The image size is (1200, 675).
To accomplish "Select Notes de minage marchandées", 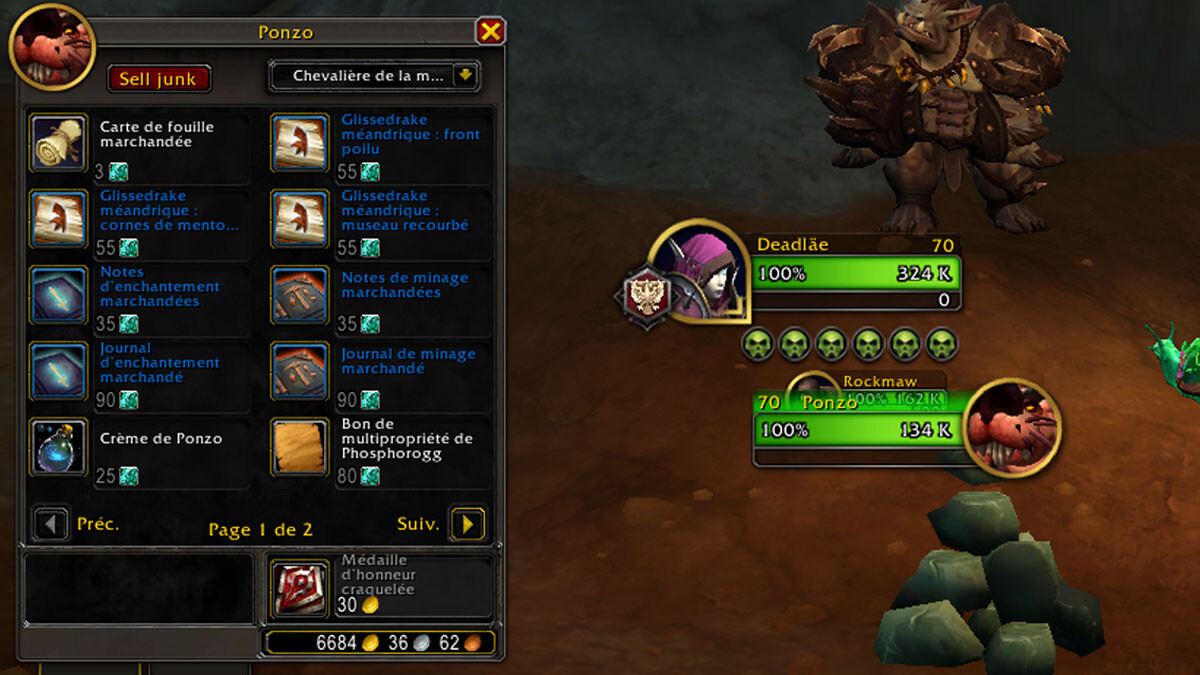I will [x=300, y=295].
